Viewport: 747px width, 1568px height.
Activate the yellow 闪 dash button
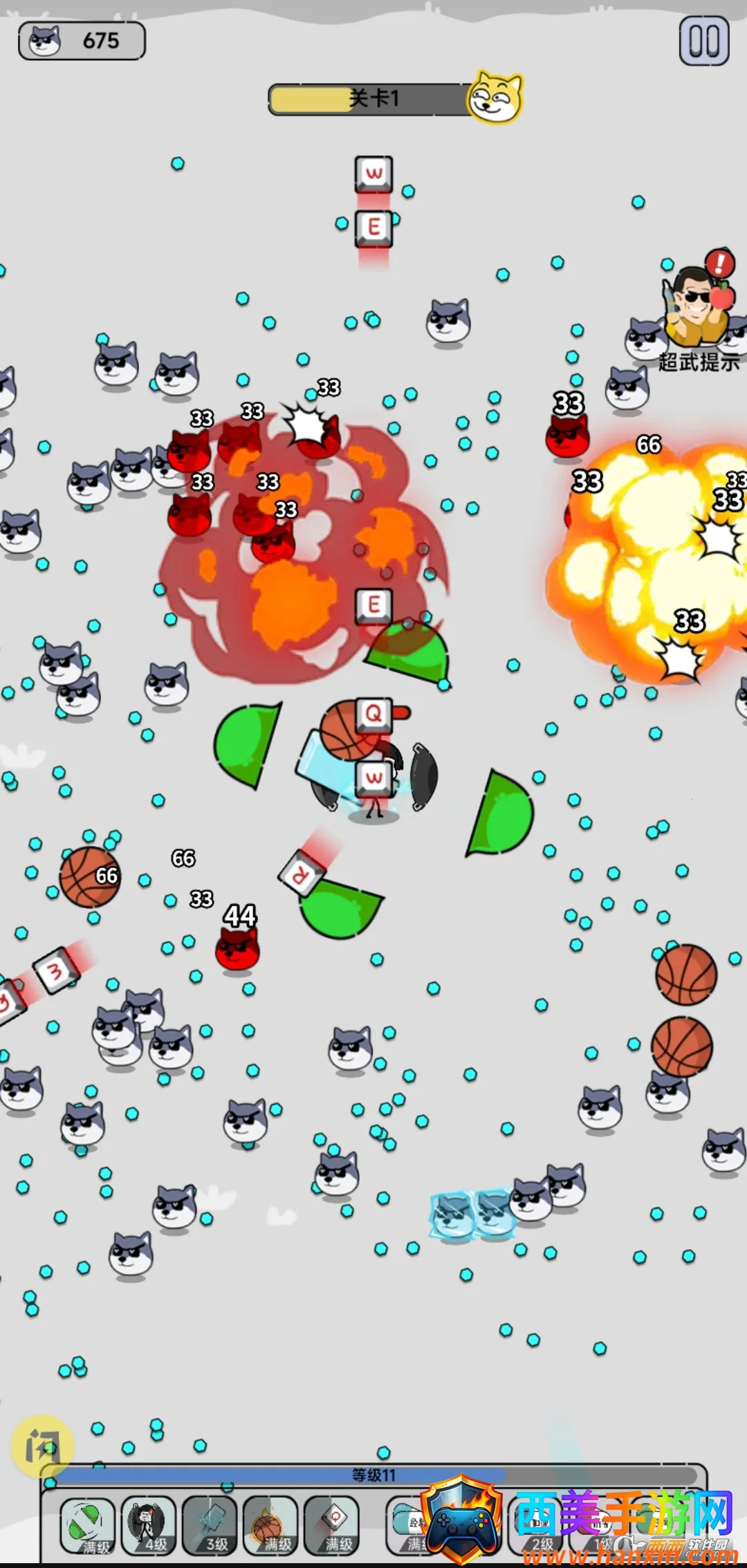tap(42, 1446)
